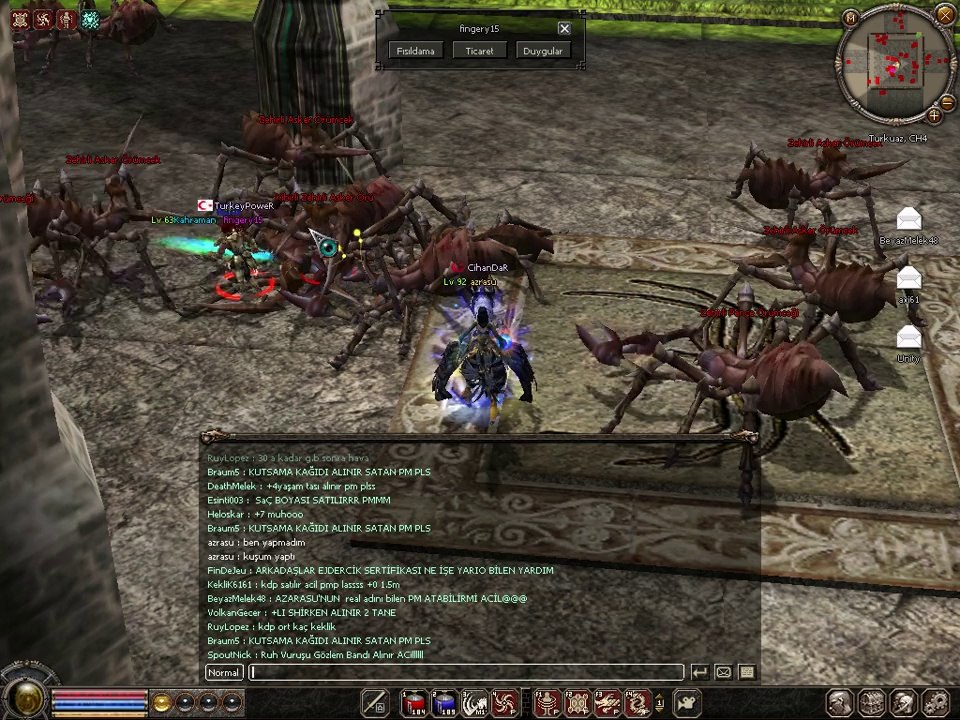Open the full map with the M button
960x720 pixels.
click(x=850, y=17)
